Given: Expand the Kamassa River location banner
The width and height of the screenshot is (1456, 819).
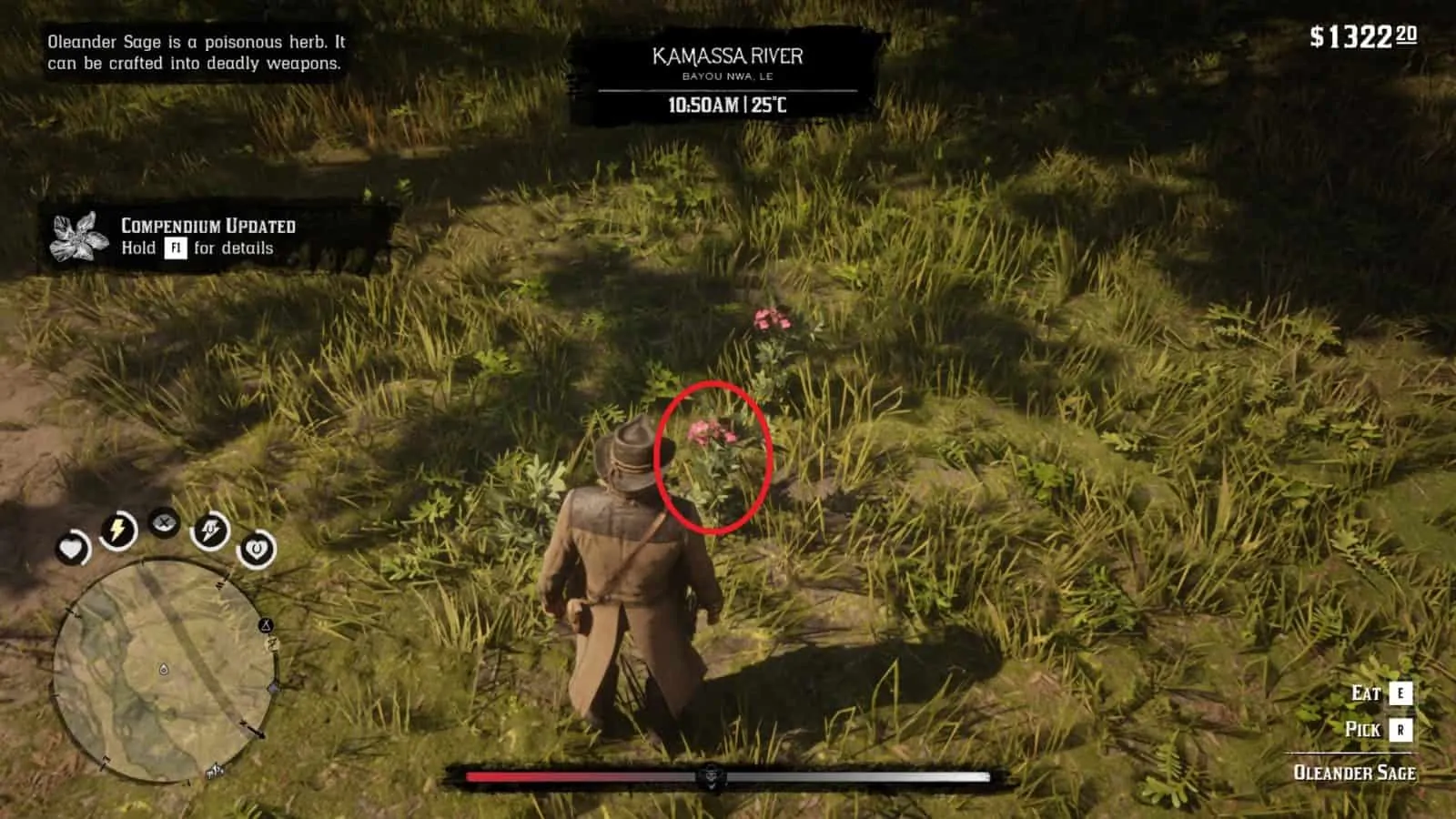Looking at the screenshot, I should tap(726, 56).
